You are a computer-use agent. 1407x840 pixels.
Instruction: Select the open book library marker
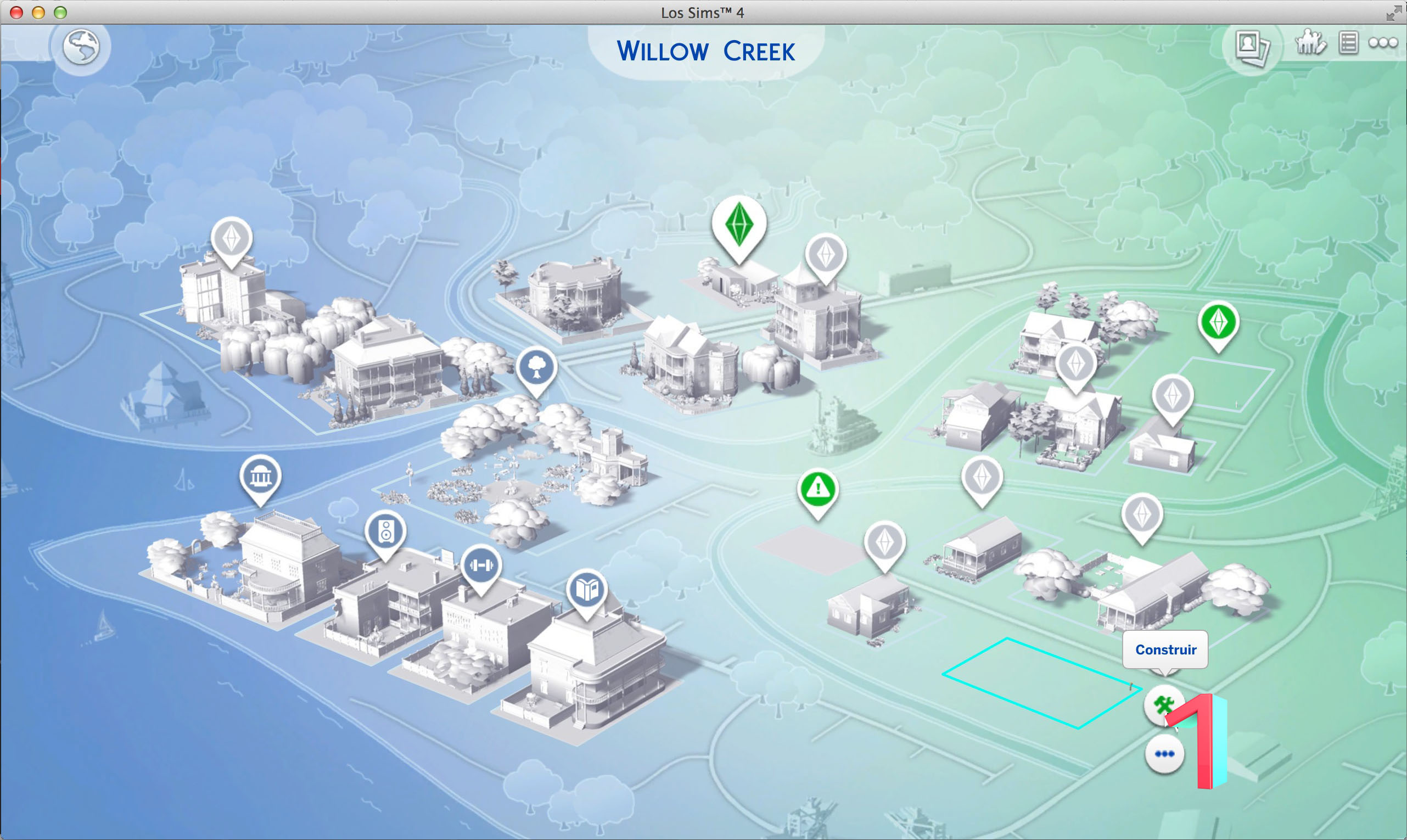[587, 590]
